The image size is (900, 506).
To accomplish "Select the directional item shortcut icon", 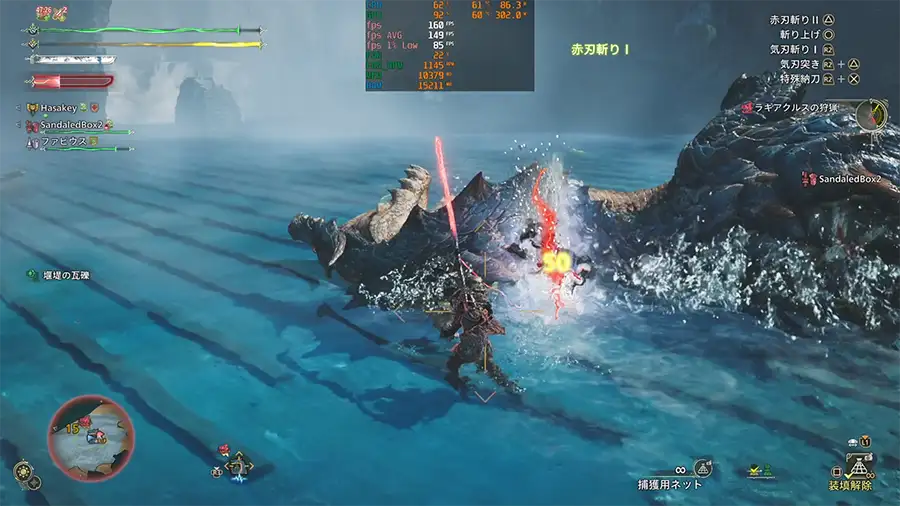I will [238, 465].
